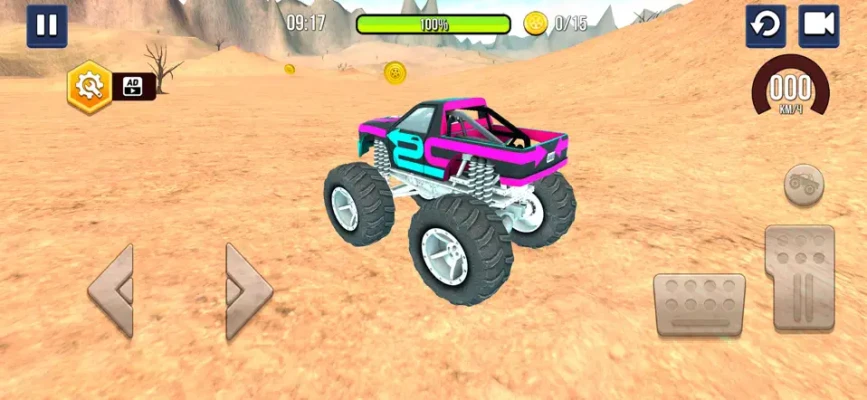Screen dimensions: 867x400
Task: Steer left with the left arrow
Action: pos(111,291)
